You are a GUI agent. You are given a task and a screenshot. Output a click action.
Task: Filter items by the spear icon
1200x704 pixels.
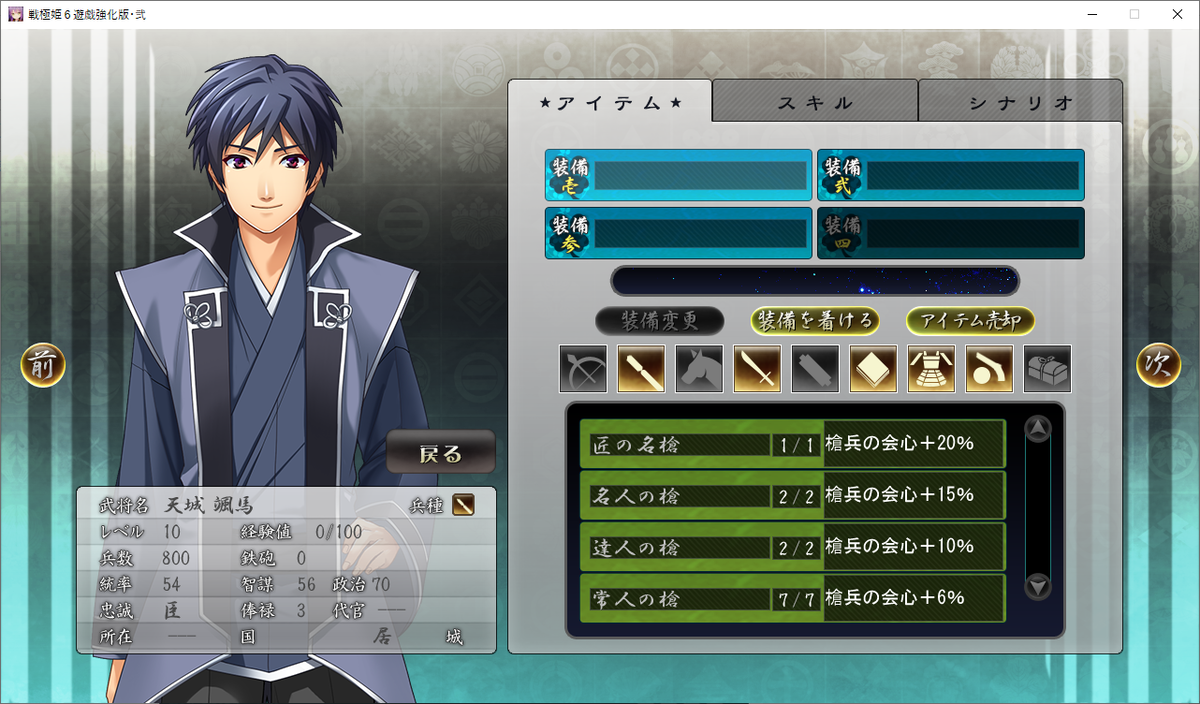pos(642,369)
